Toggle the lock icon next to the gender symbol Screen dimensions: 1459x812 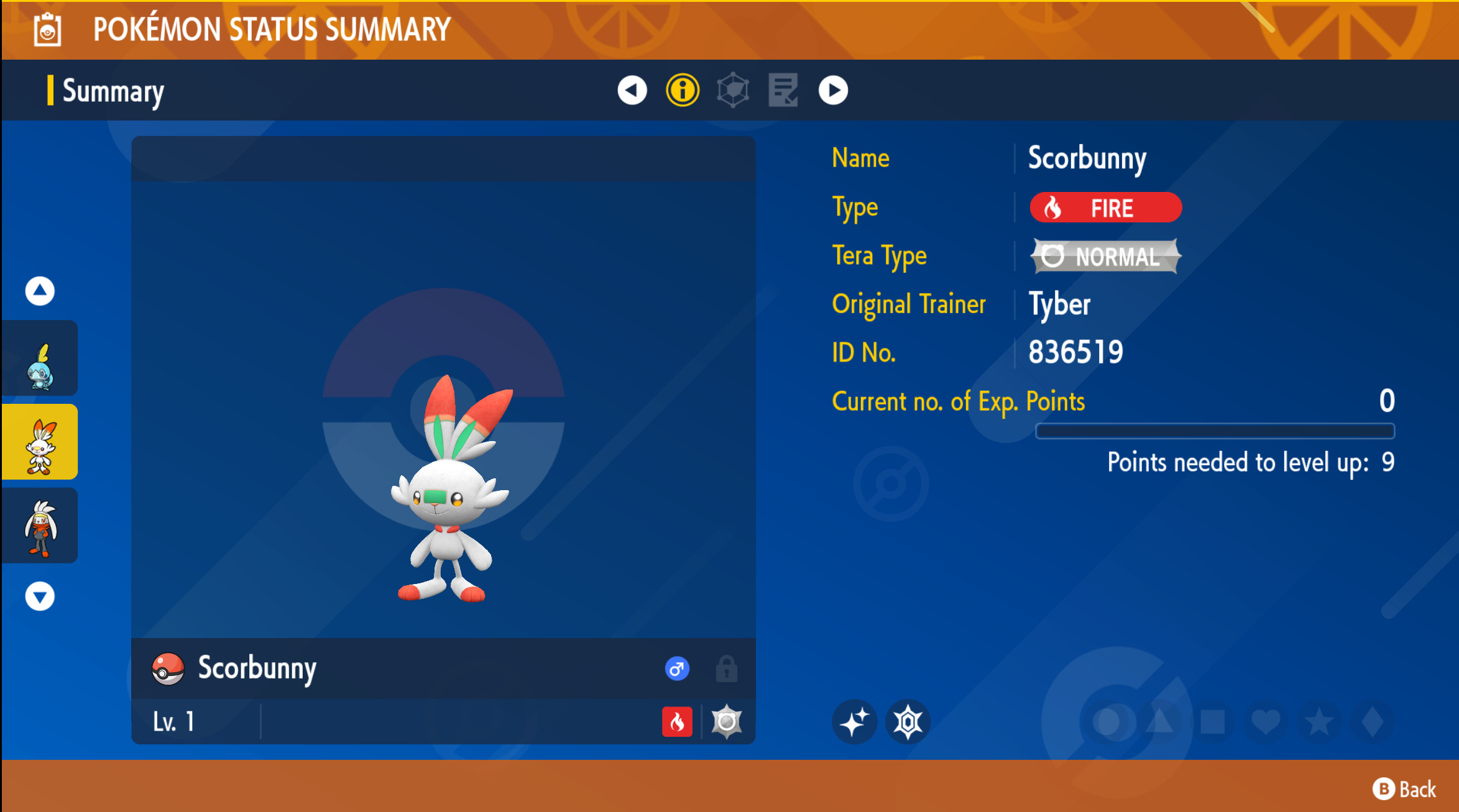click(727, 669)
